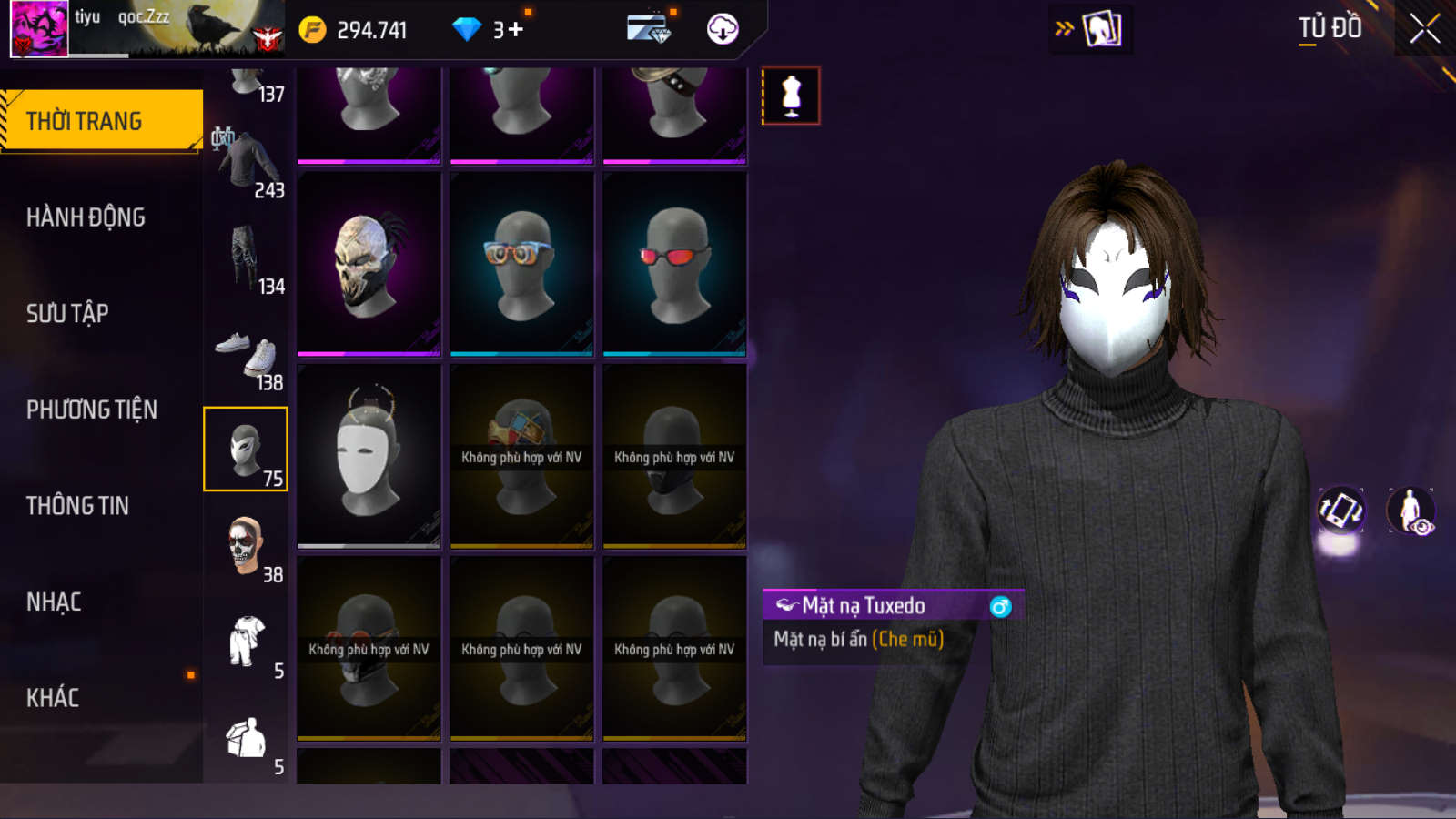Switch to the Khác tab
The height and width of the screenshot is (819, 1456).
53,698
